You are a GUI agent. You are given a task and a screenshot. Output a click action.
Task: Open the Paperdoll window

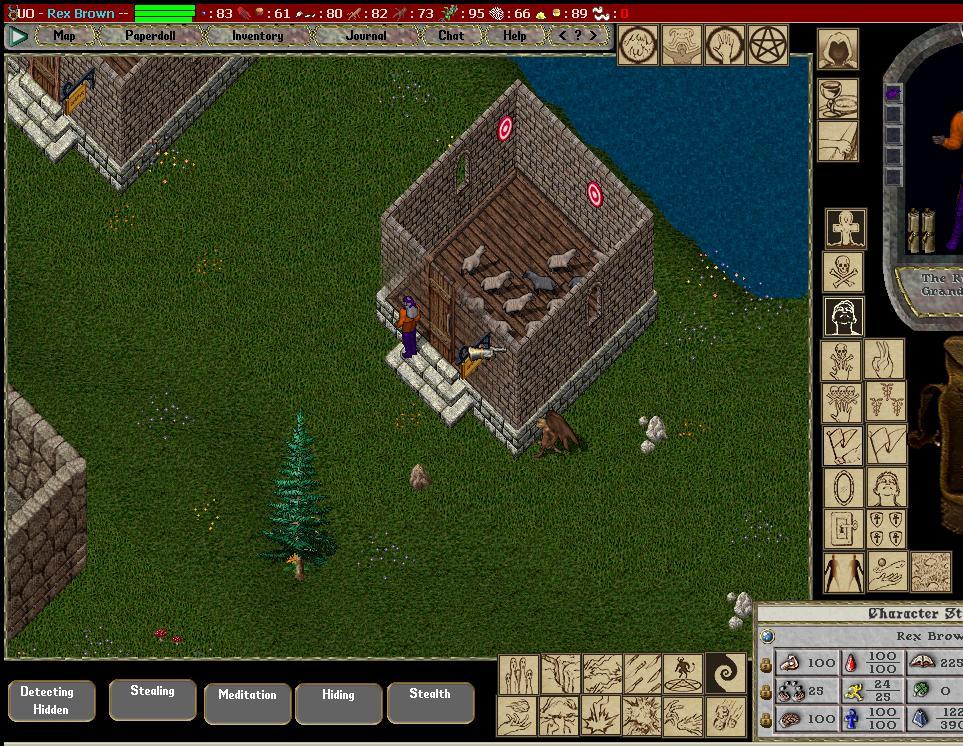(150, 36)
